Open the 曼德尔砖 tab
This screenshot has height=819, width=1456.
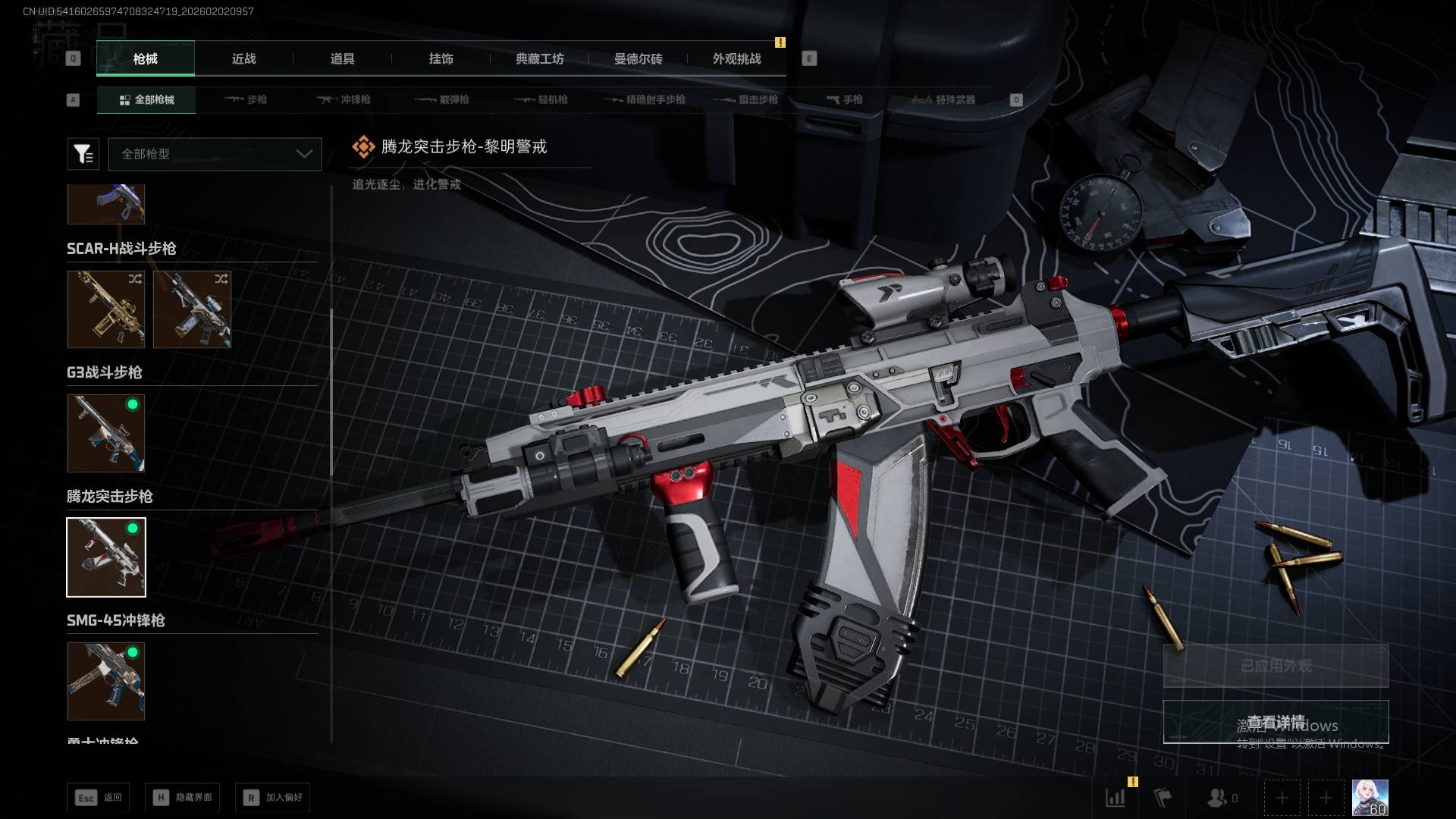[638, 59]
